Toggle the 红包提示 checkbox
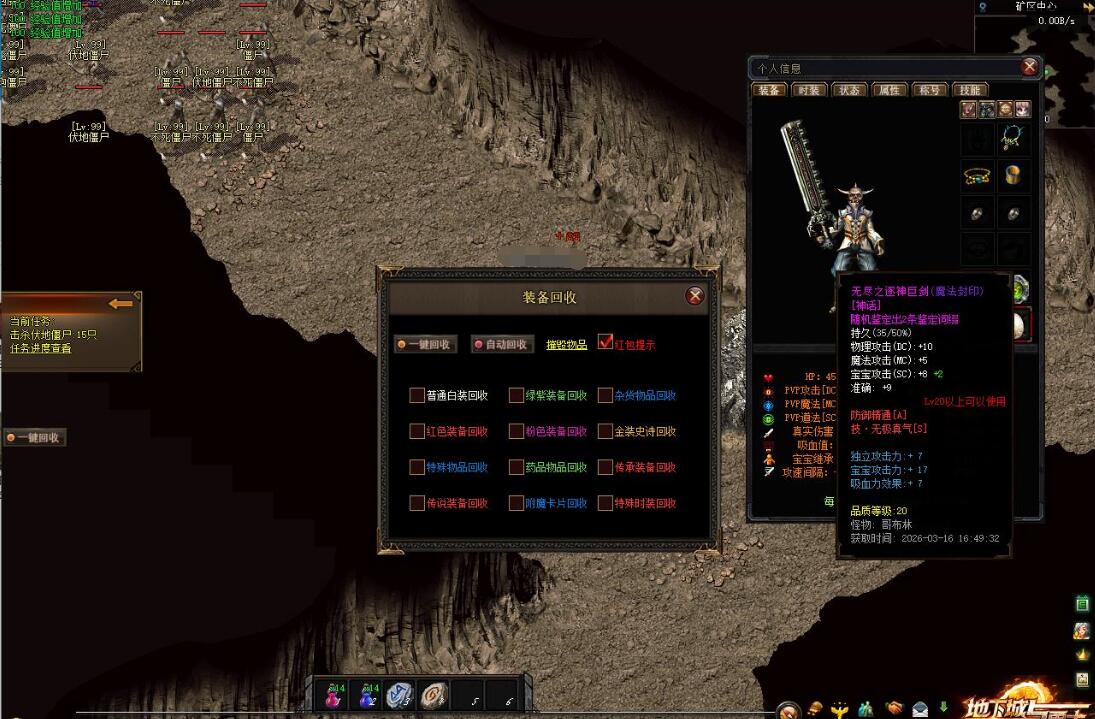Image resolution: width=1095 pixels, height=719 pixels. [605, 342]
